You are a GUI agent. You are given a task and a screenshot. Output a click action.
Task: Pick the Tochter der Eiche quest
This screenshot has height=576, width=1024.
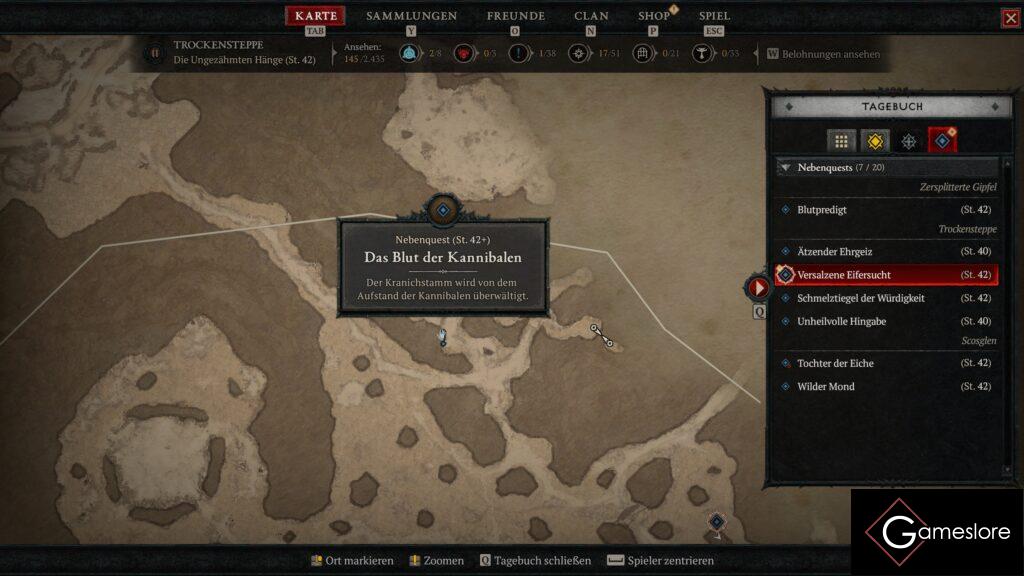click(x=835, y=363)
